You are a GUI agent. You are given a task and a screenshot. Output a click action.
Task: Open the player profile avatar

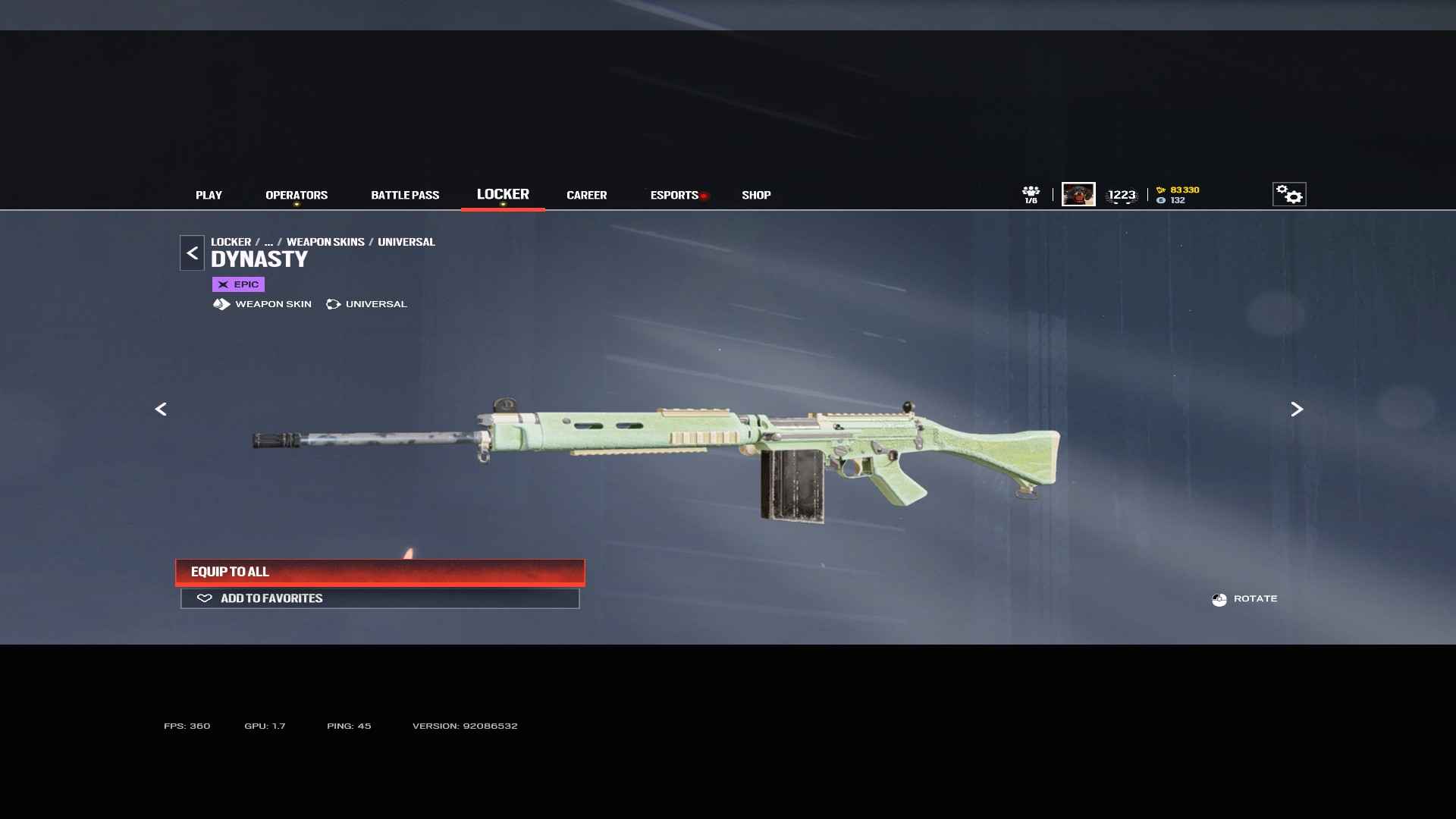(1078, 194)
